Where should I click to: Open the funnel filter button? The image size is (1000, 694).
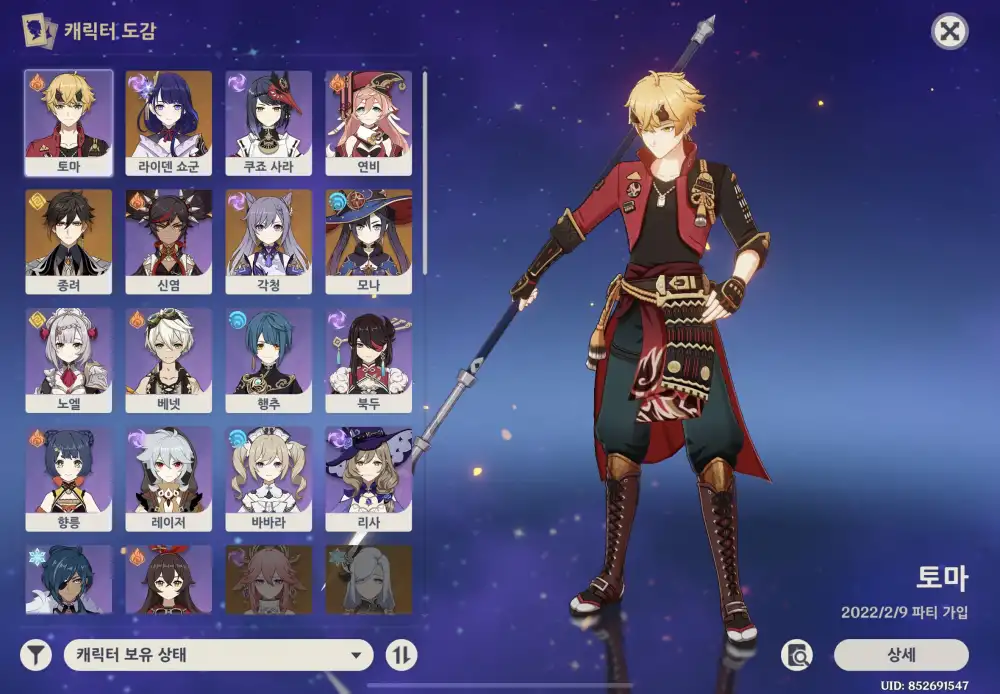(x=35, y=656)
